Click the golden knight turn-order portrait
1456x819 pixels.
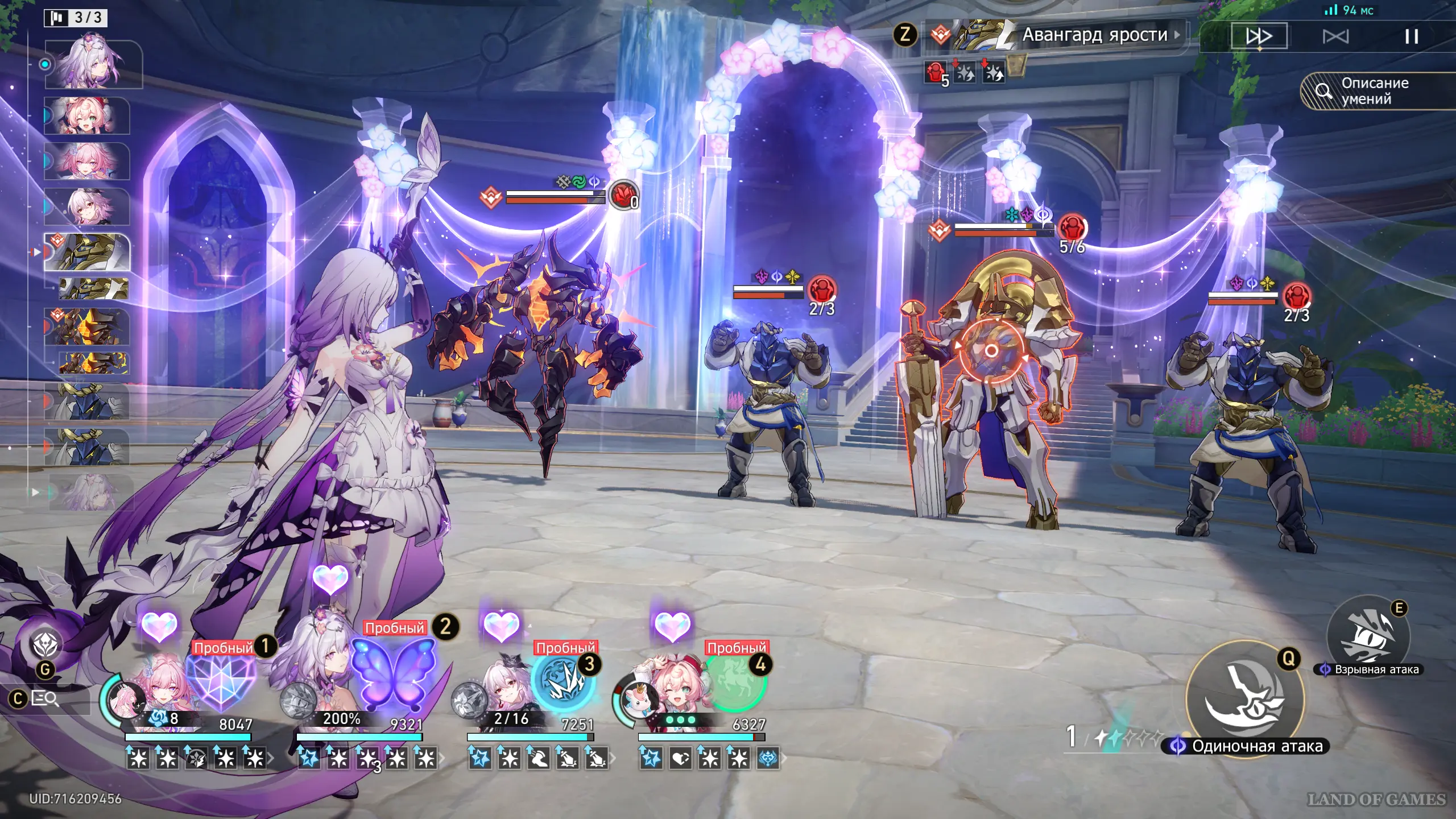[x=88, y=251]
